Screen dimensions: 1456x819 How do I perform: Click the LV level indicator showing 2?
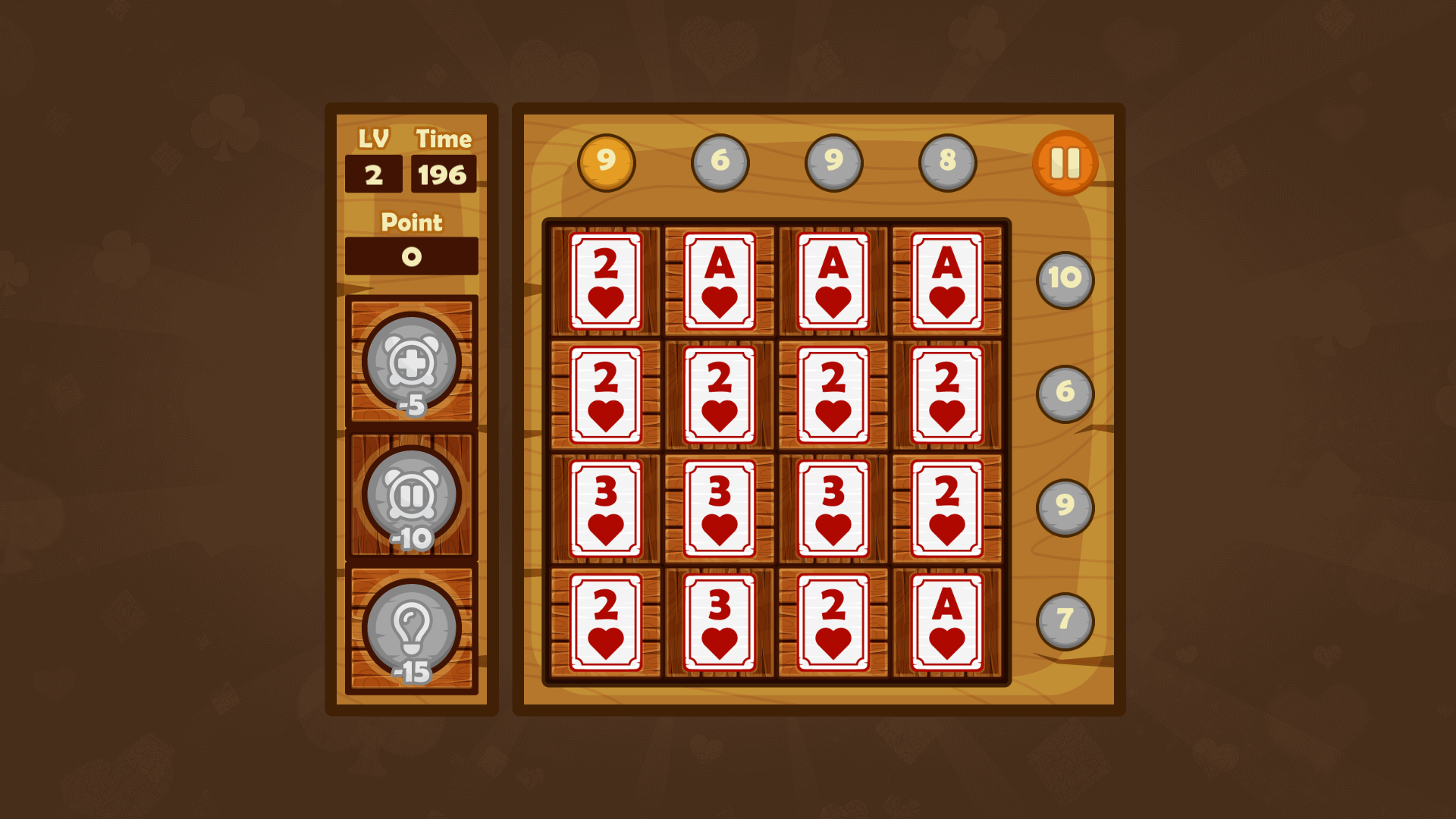[372, 174]
